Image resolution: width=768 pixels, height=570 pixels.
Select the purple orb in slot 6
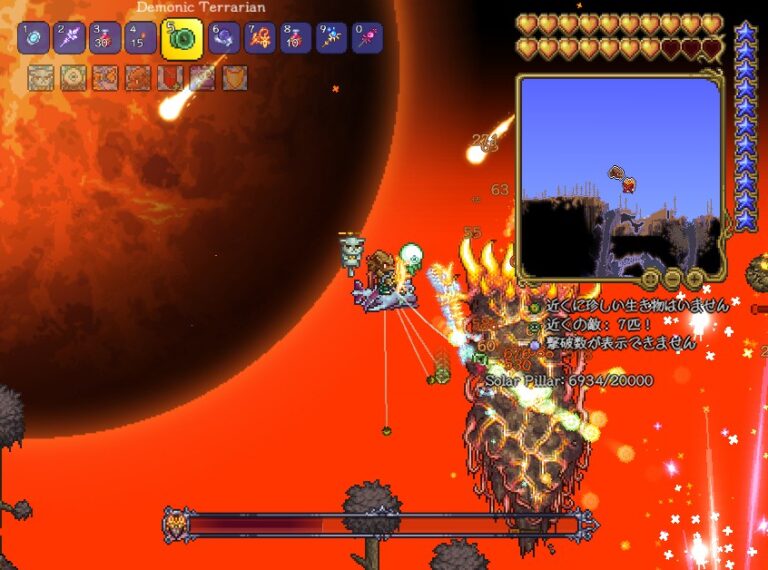pos(225,38)
